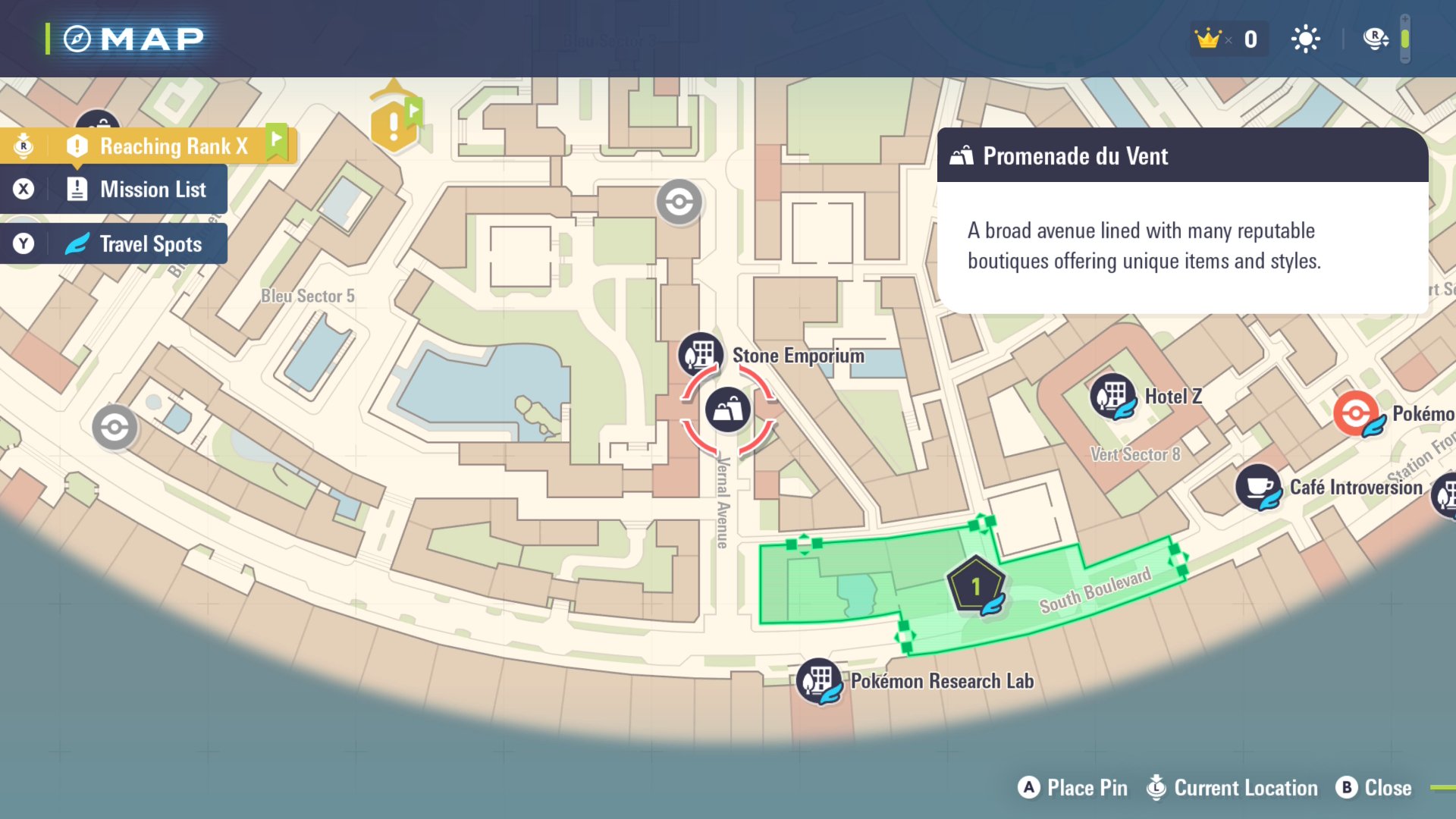Select the yellow exclamation mission marker

[x=393, y=124]
